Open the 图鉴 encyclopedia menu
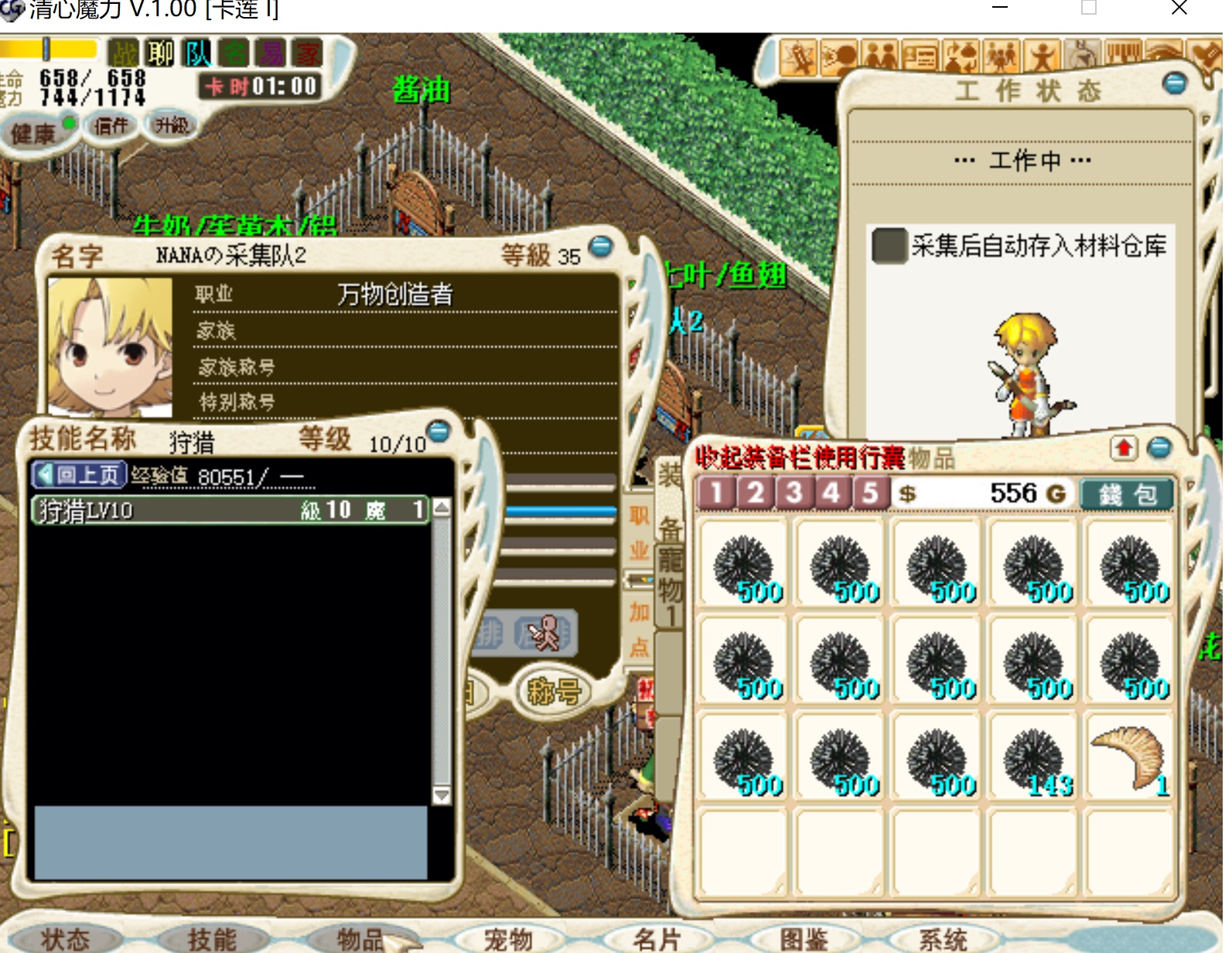 coord(804,938)
